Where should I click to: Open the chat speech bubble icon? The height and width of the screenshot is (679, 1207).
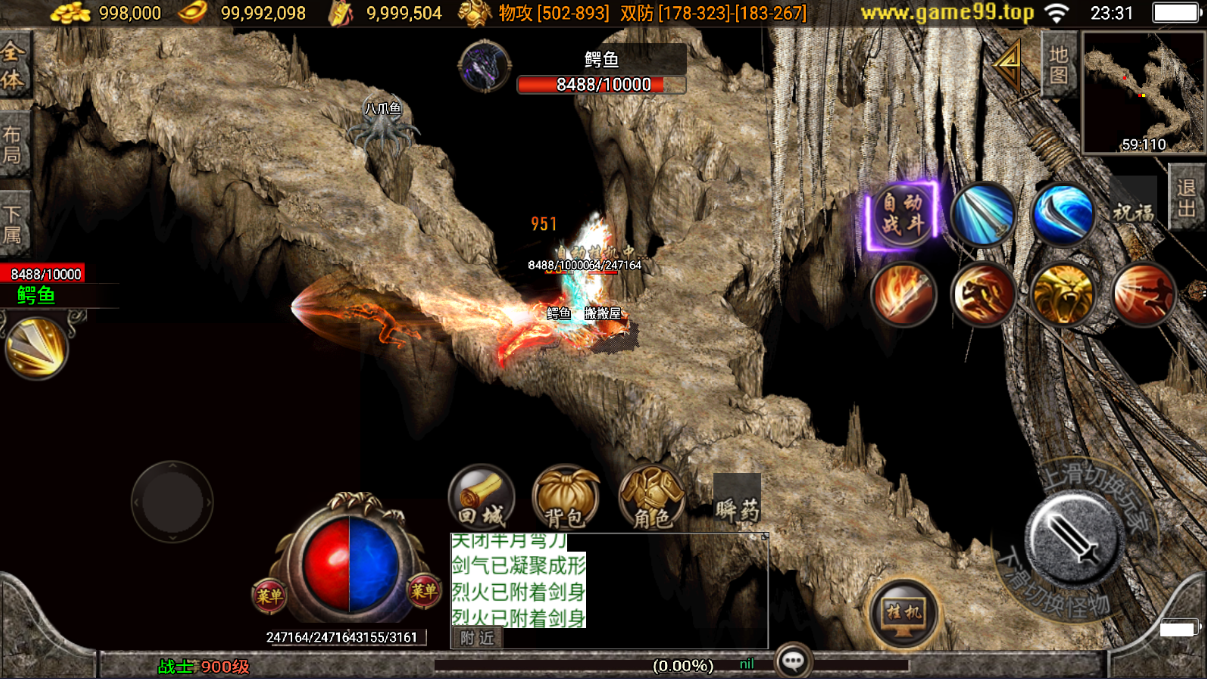[793, 661]
